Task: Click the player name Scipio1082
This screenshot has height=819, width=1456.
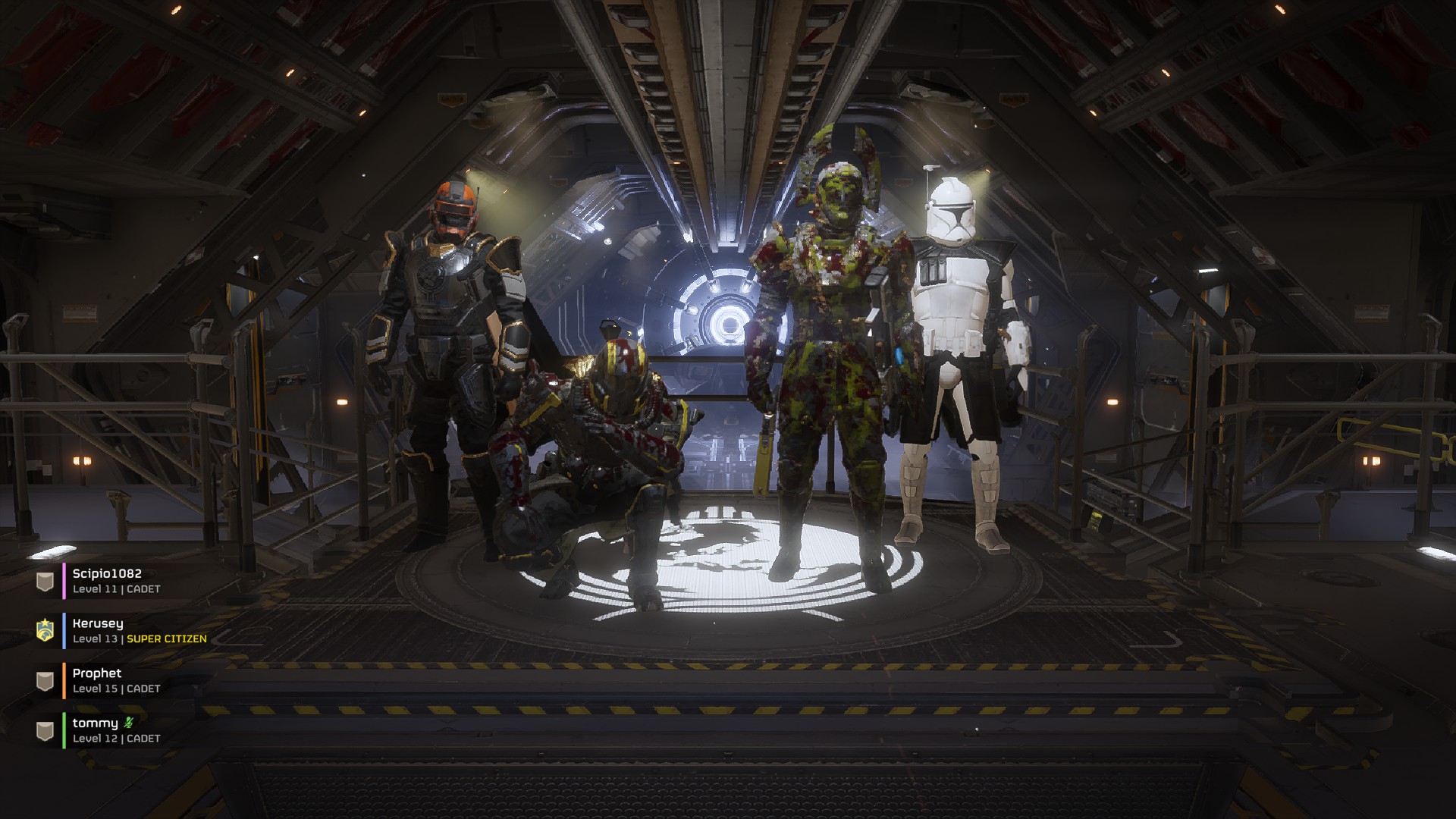Action: click(x=105, y=574)
